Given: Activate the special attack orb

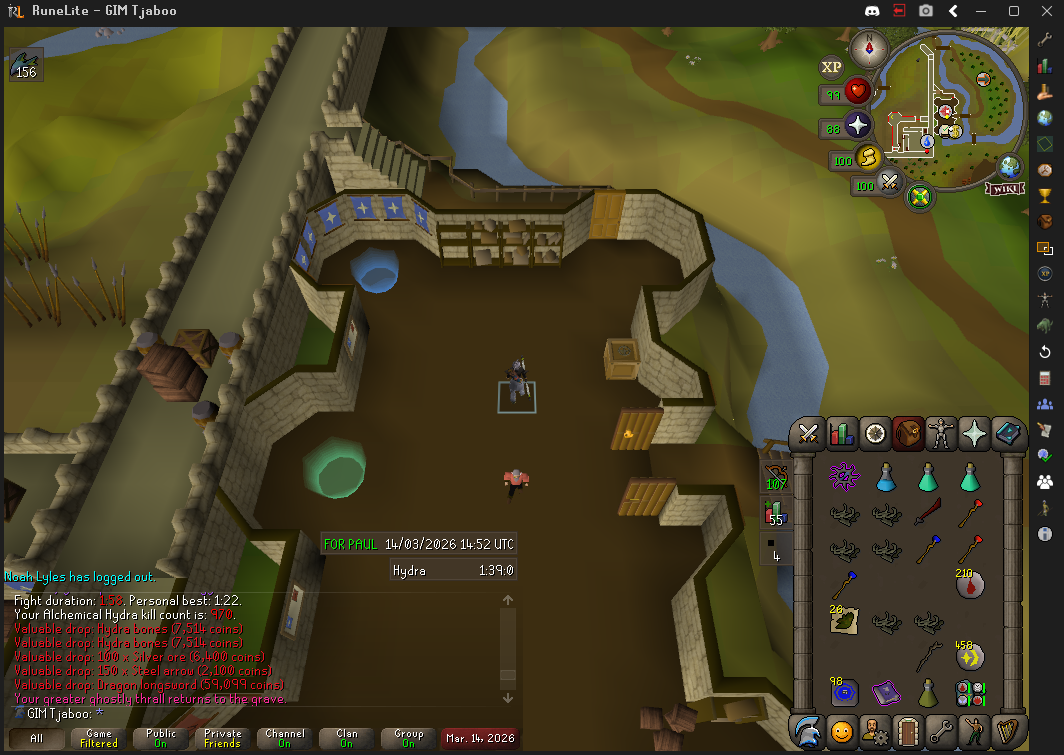Looking at the screenshot, I should tap(889, 183).
